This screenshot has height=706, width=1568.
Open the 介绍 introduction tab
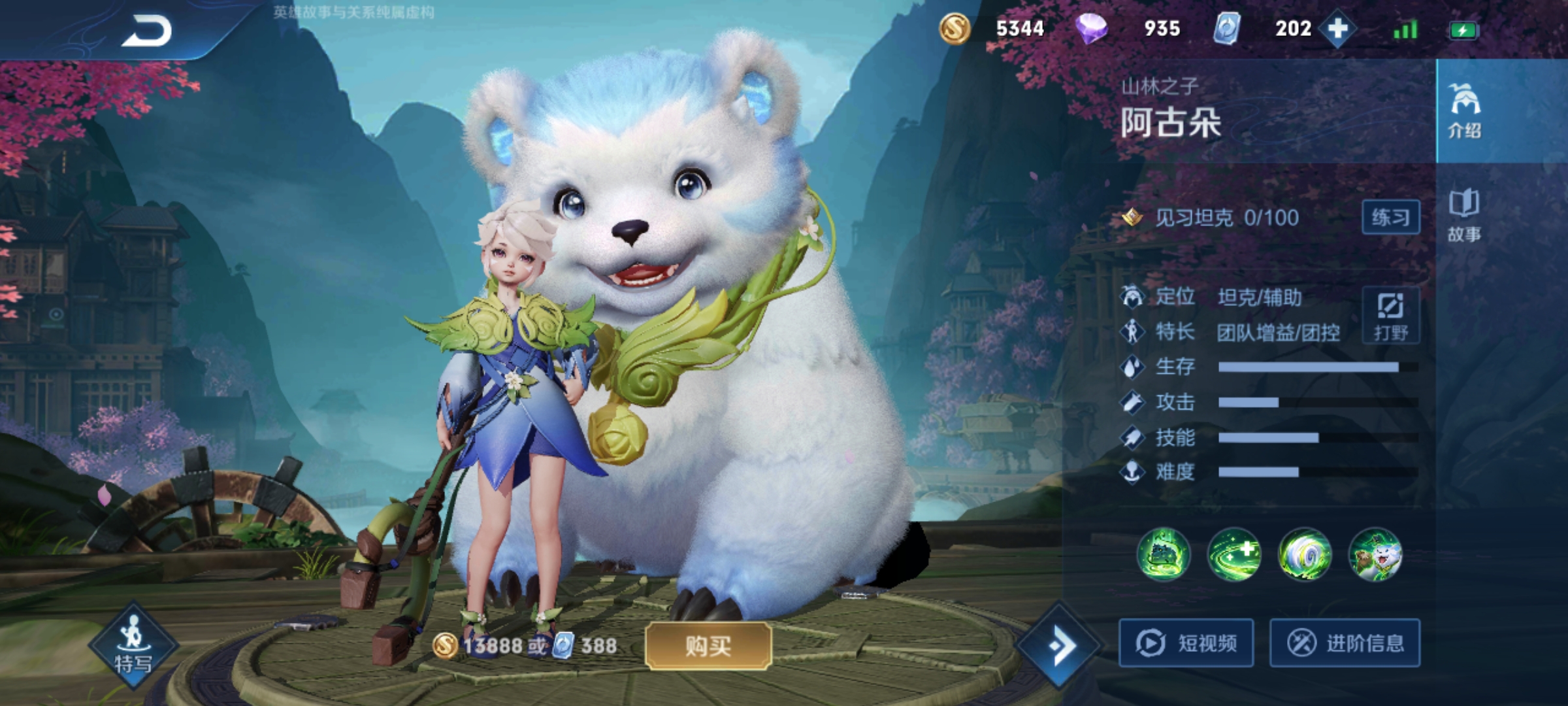tap(1464, 111)
